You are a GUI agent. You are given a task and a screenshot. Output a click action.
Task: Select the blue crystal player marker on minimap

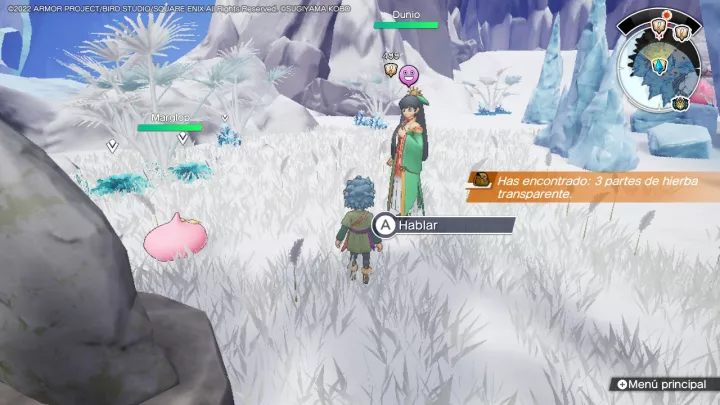point(660,66)
